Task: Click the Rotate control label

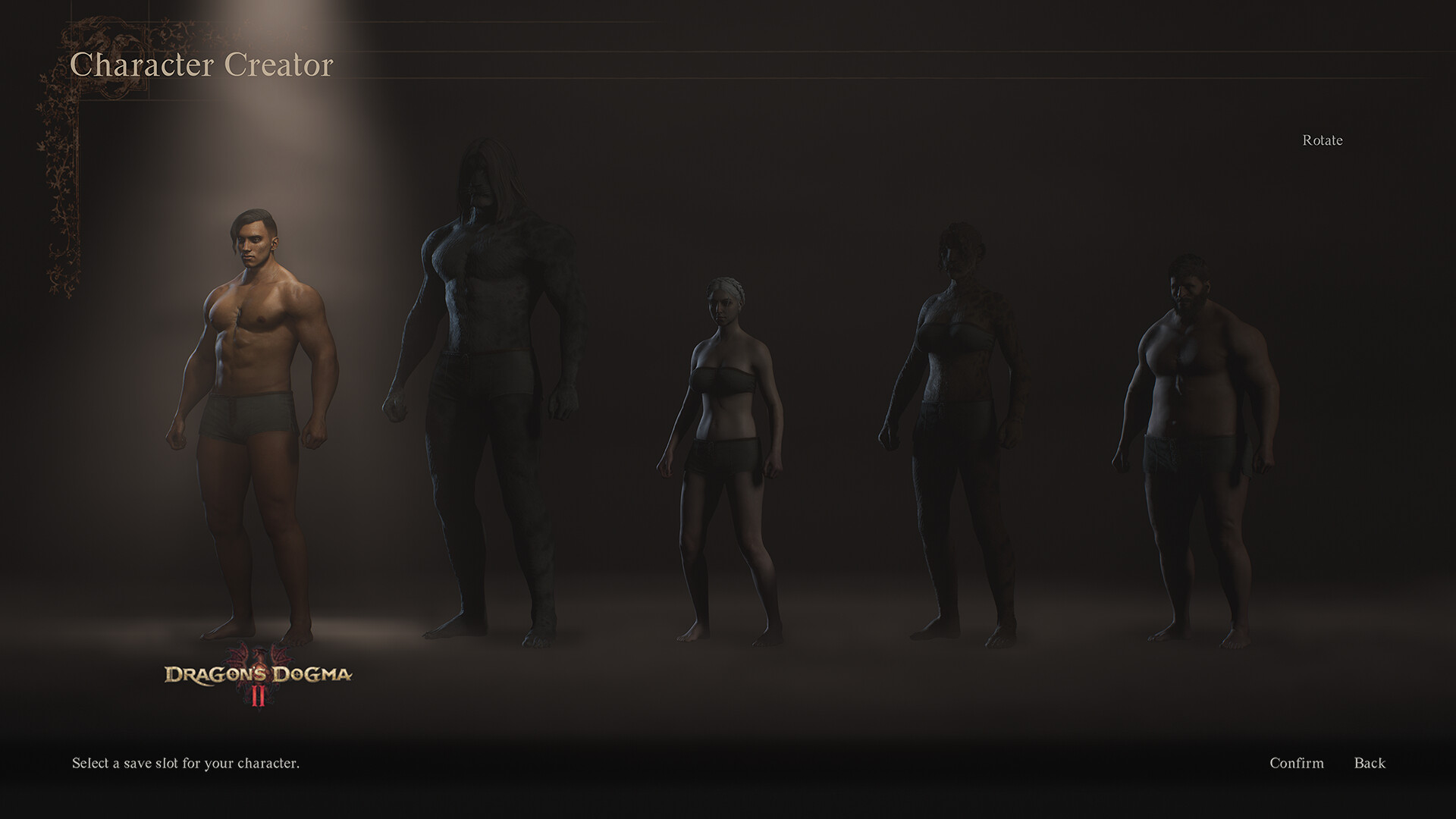Action: coord(1321,140)
